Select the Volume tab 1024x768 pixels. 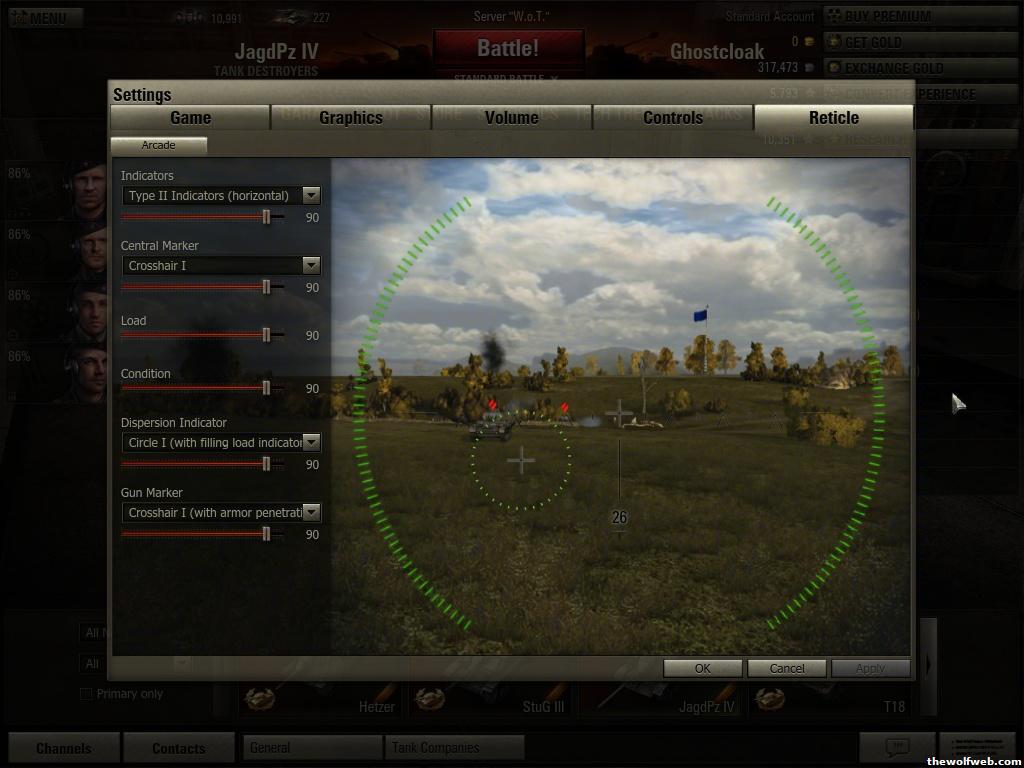click(511, 118)
